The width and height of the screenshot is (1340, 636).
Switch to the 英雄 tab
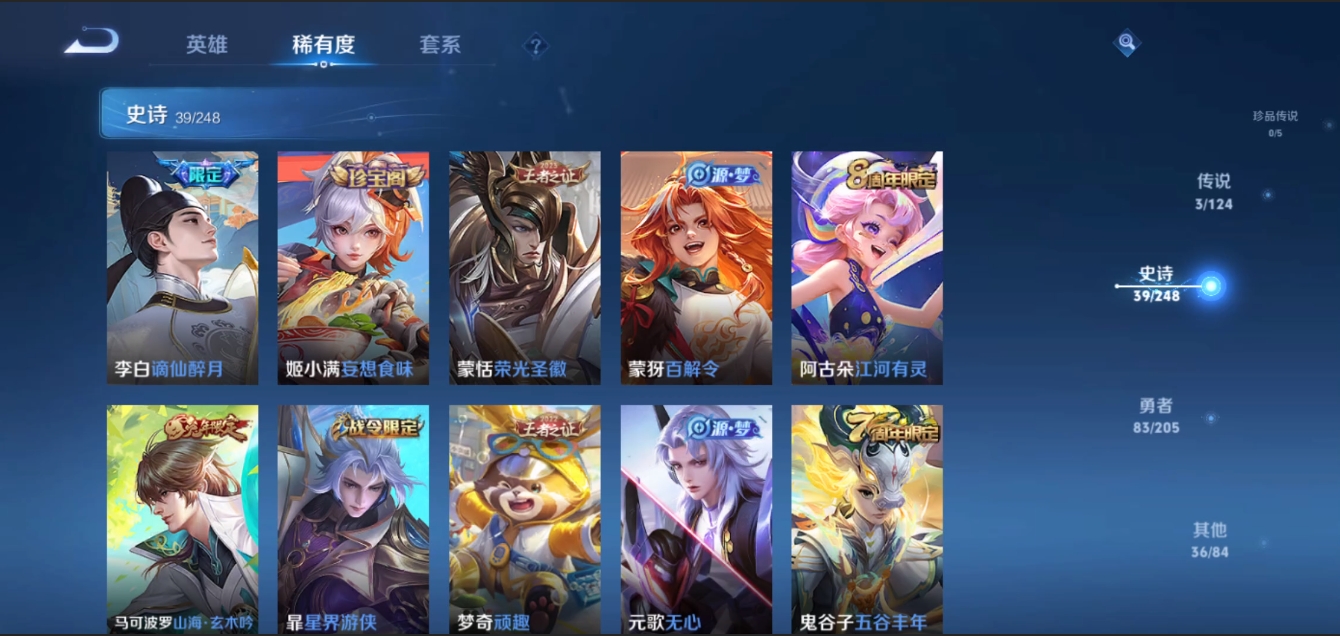click(x=207, y=45)
